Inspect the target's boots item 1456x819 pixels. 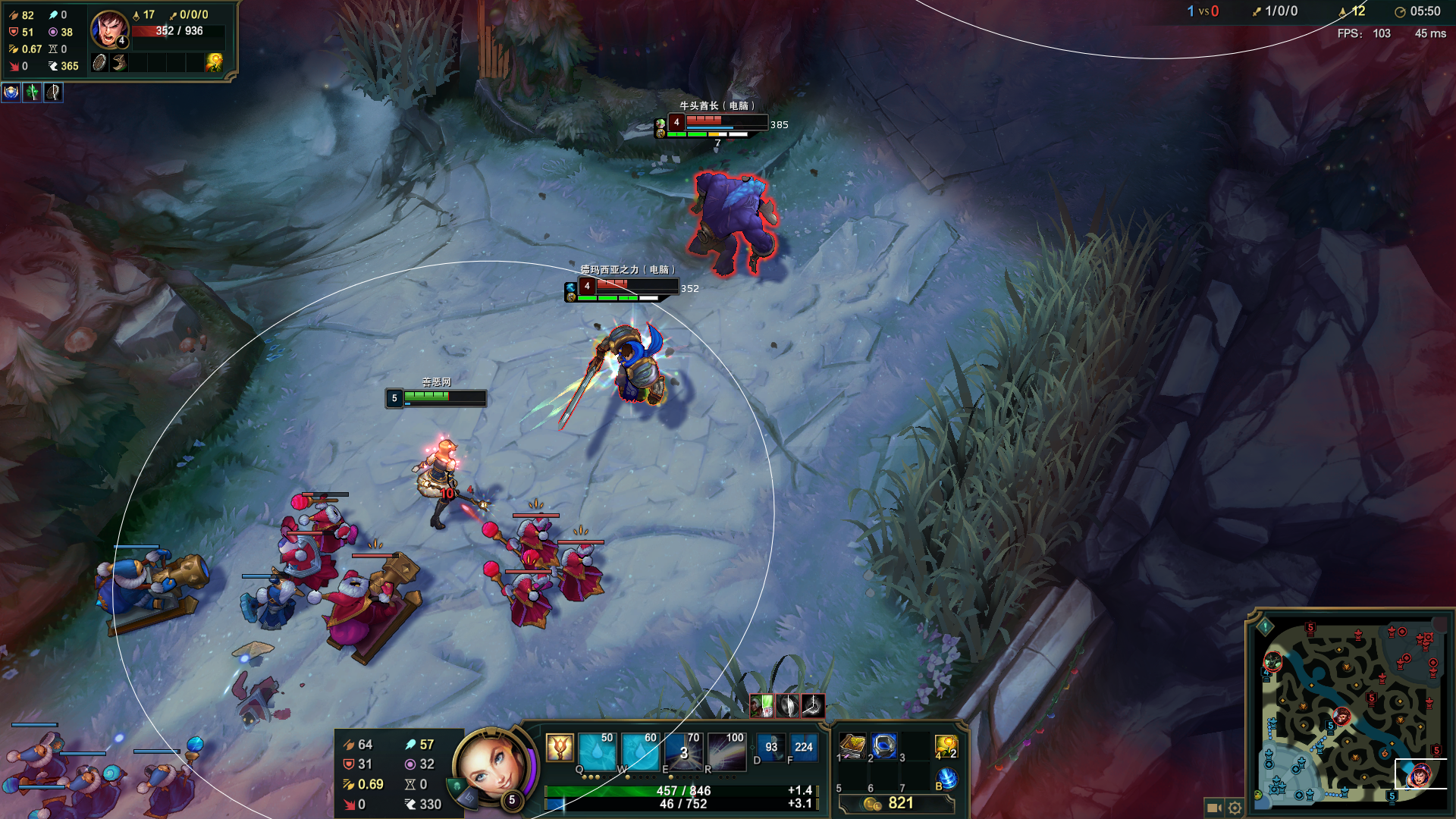click(x=120, y=63)
